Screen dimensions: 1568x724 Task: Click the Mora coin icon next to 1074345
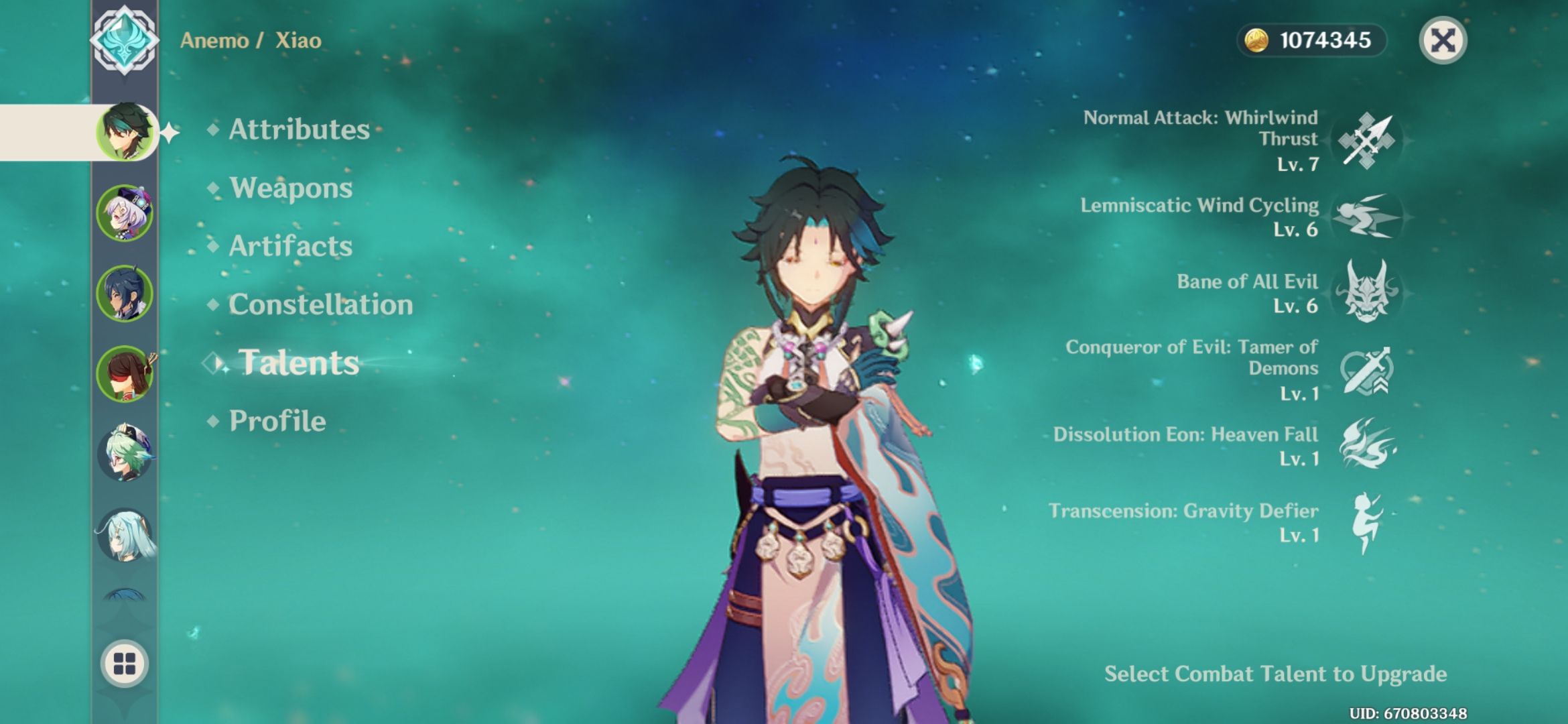(x=1258, y=40)
